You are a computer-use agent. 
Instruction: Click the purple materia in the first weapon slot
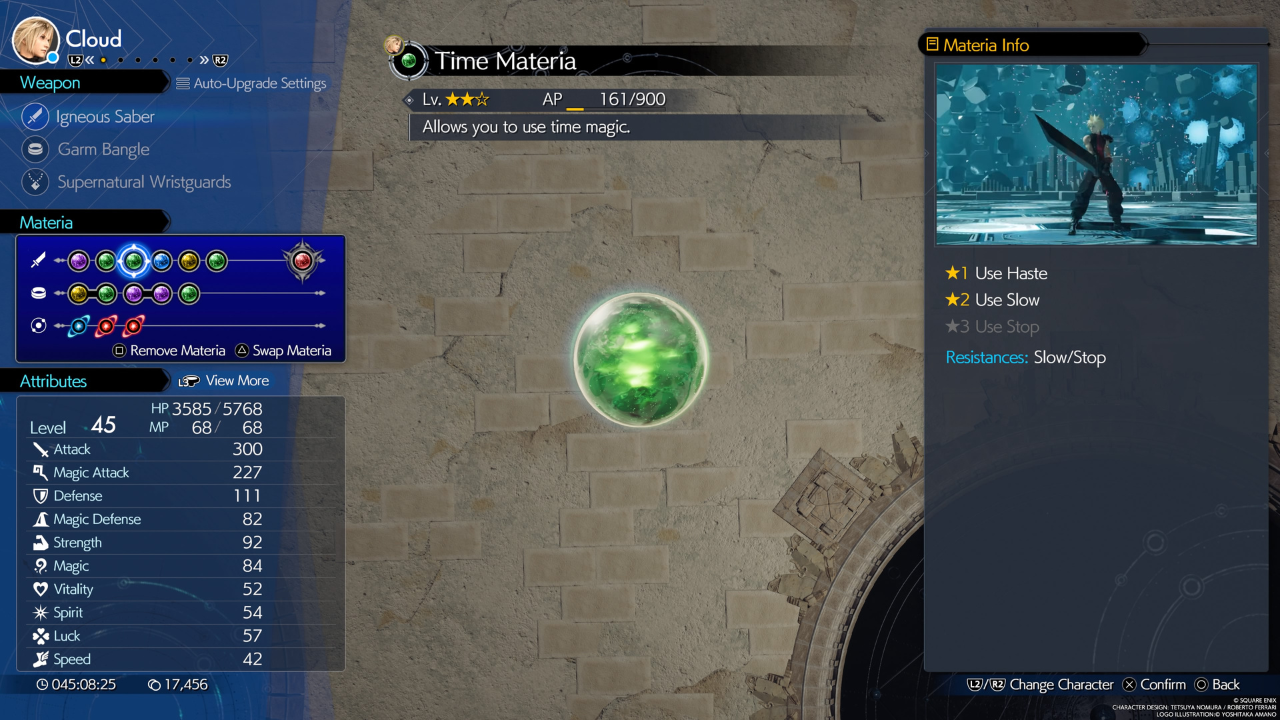coord(78,261)
